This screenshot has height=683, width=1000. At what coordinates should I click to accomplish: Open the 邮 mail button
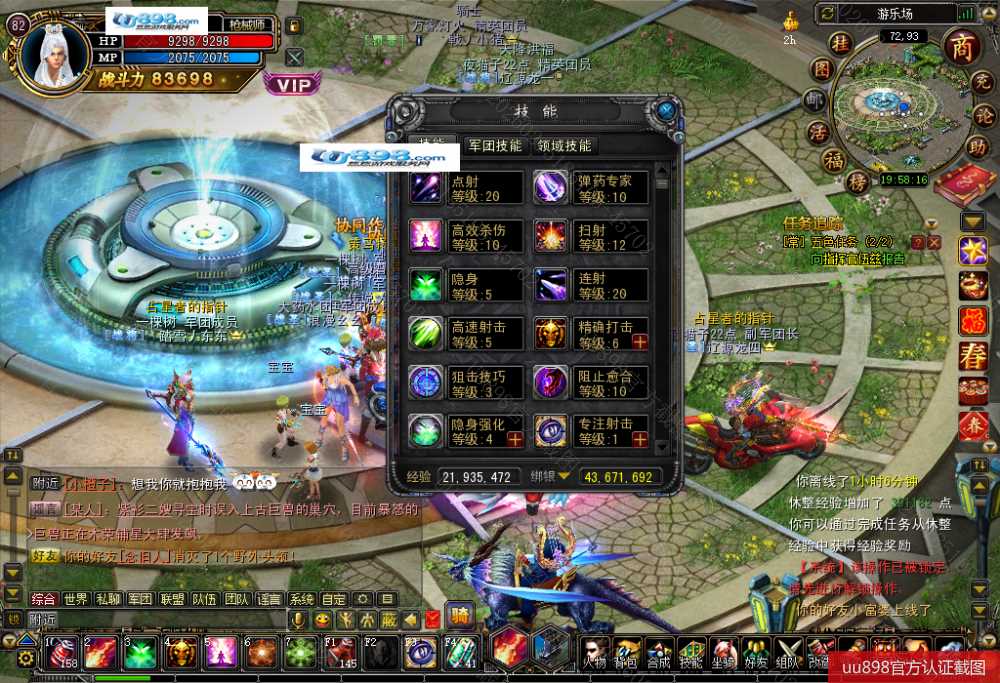[817, 100]
